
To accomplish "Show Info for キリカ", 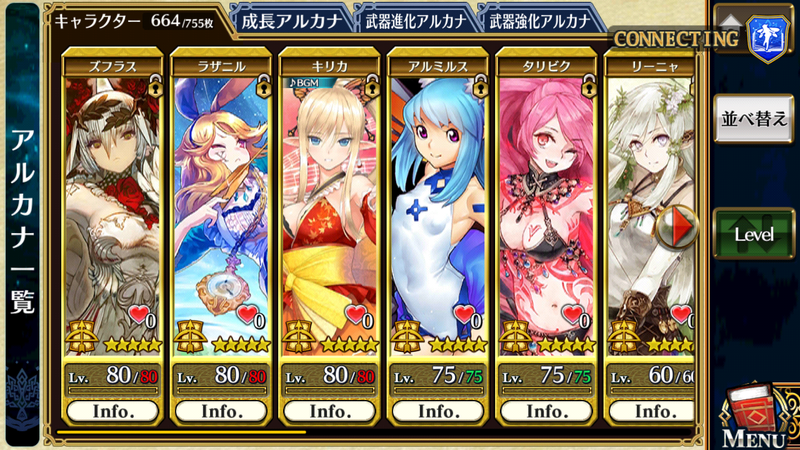I will [x=329, y=411].
